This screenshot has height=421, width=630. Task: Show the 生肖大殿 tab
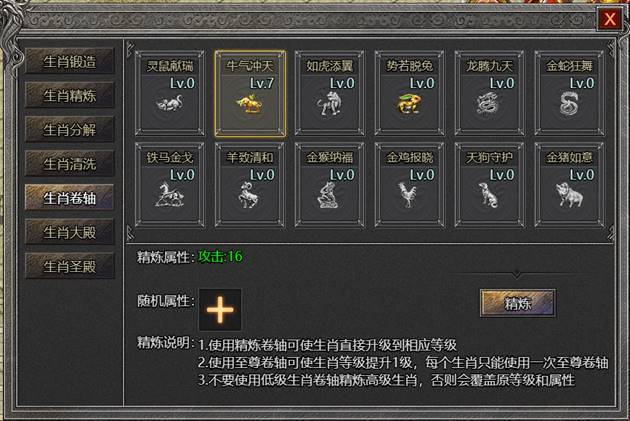tap(70, 231)
